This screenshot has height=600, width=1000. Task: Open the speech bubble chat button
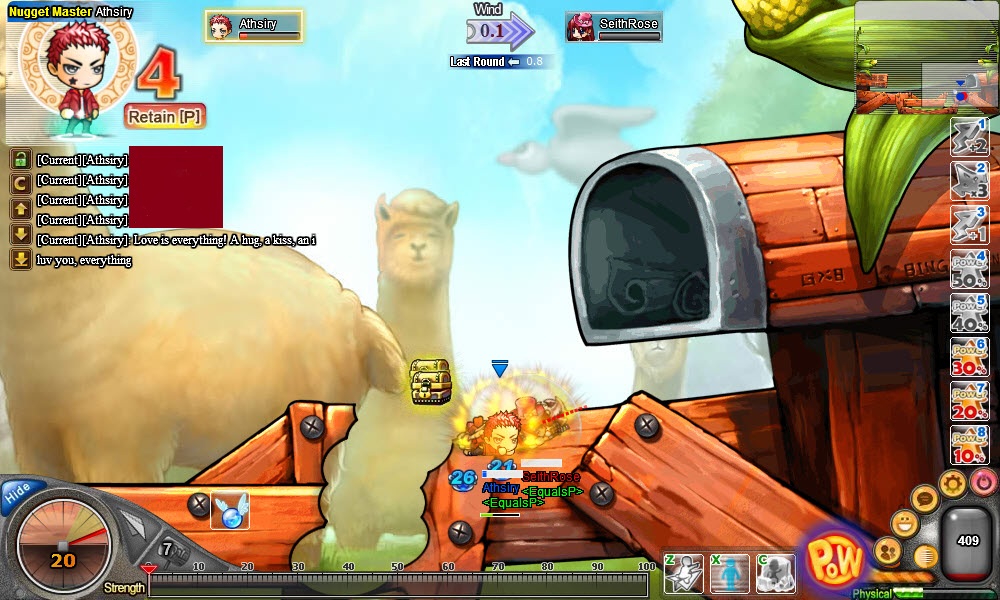[x=925, y=499]
